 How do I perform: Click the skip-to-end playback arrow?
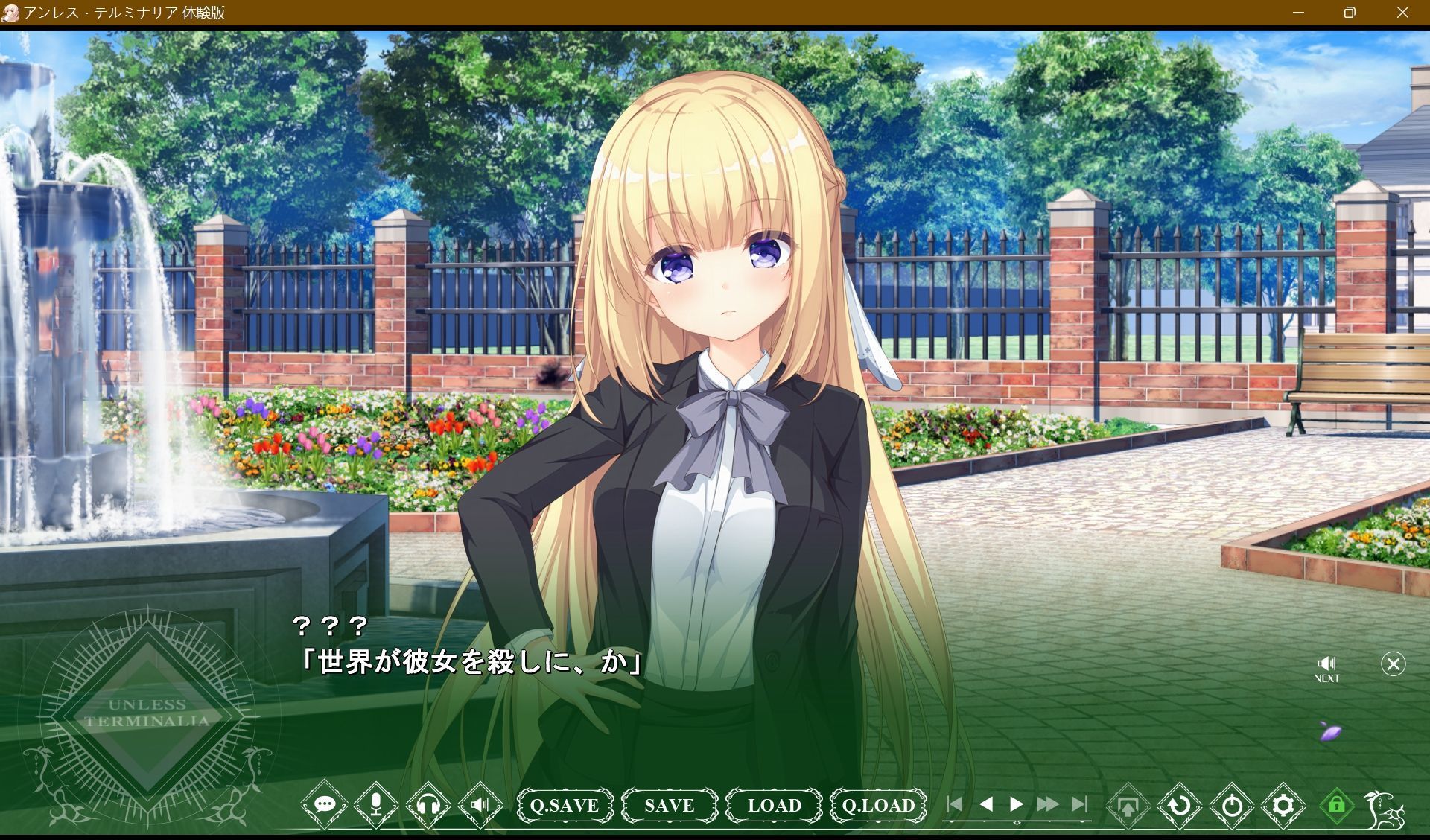(1078, 804)
